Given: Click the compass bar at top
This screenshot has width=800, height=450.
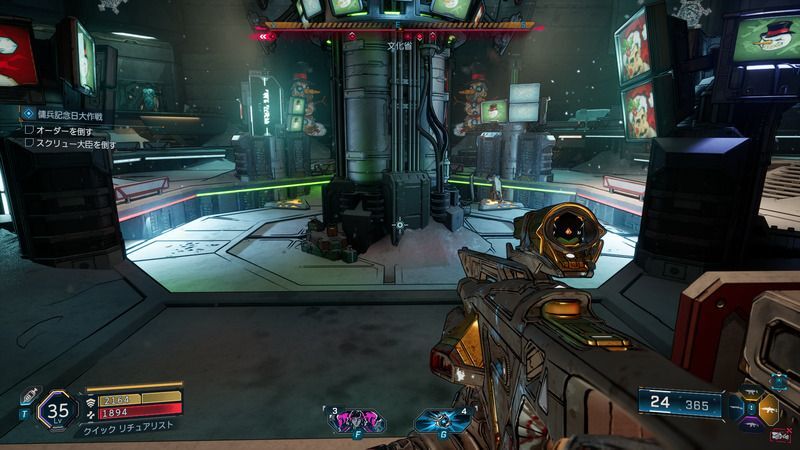Looking at the screenshot, I should tap(398, 27).
